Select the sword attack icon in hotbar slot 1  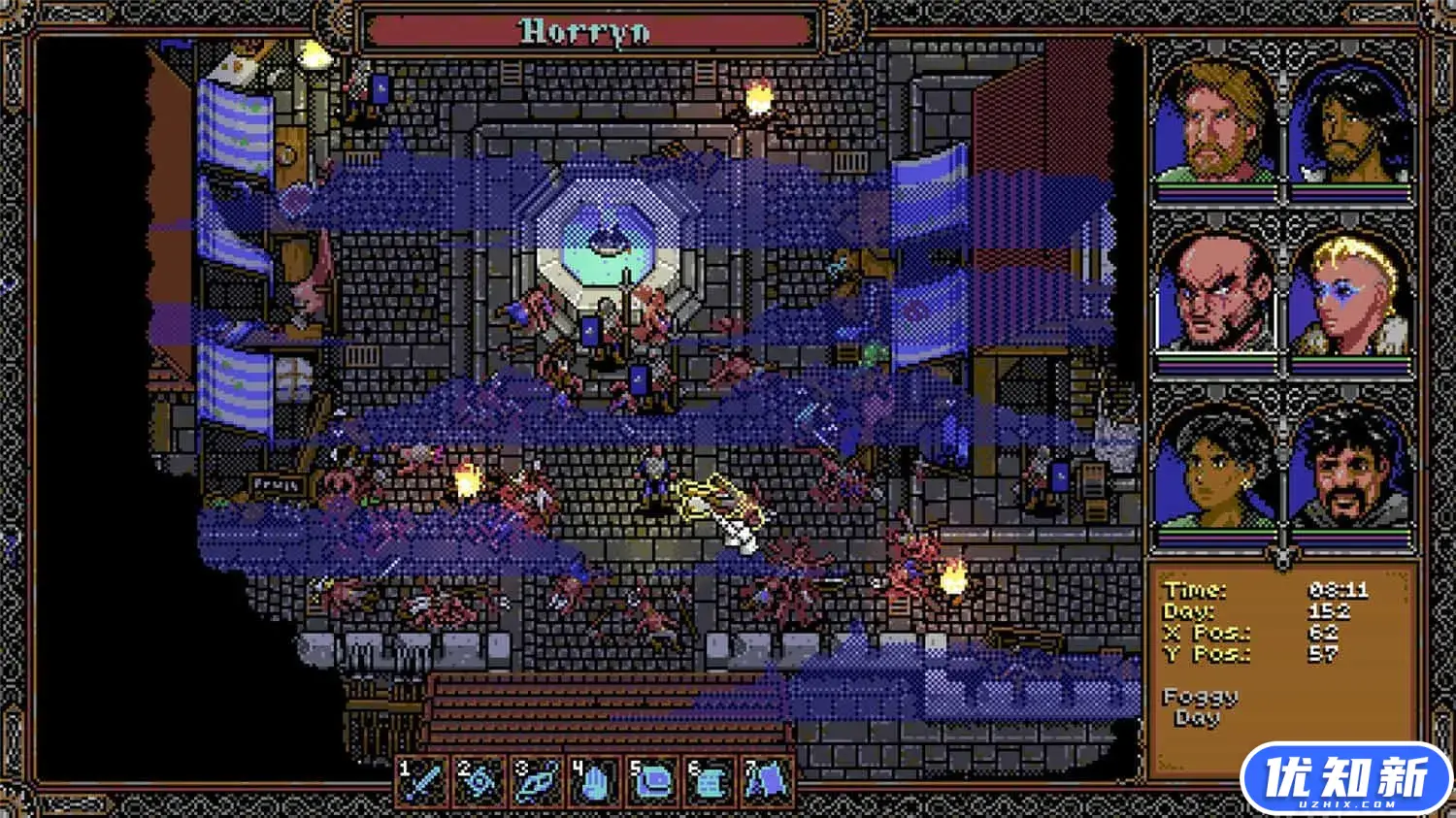424,782
